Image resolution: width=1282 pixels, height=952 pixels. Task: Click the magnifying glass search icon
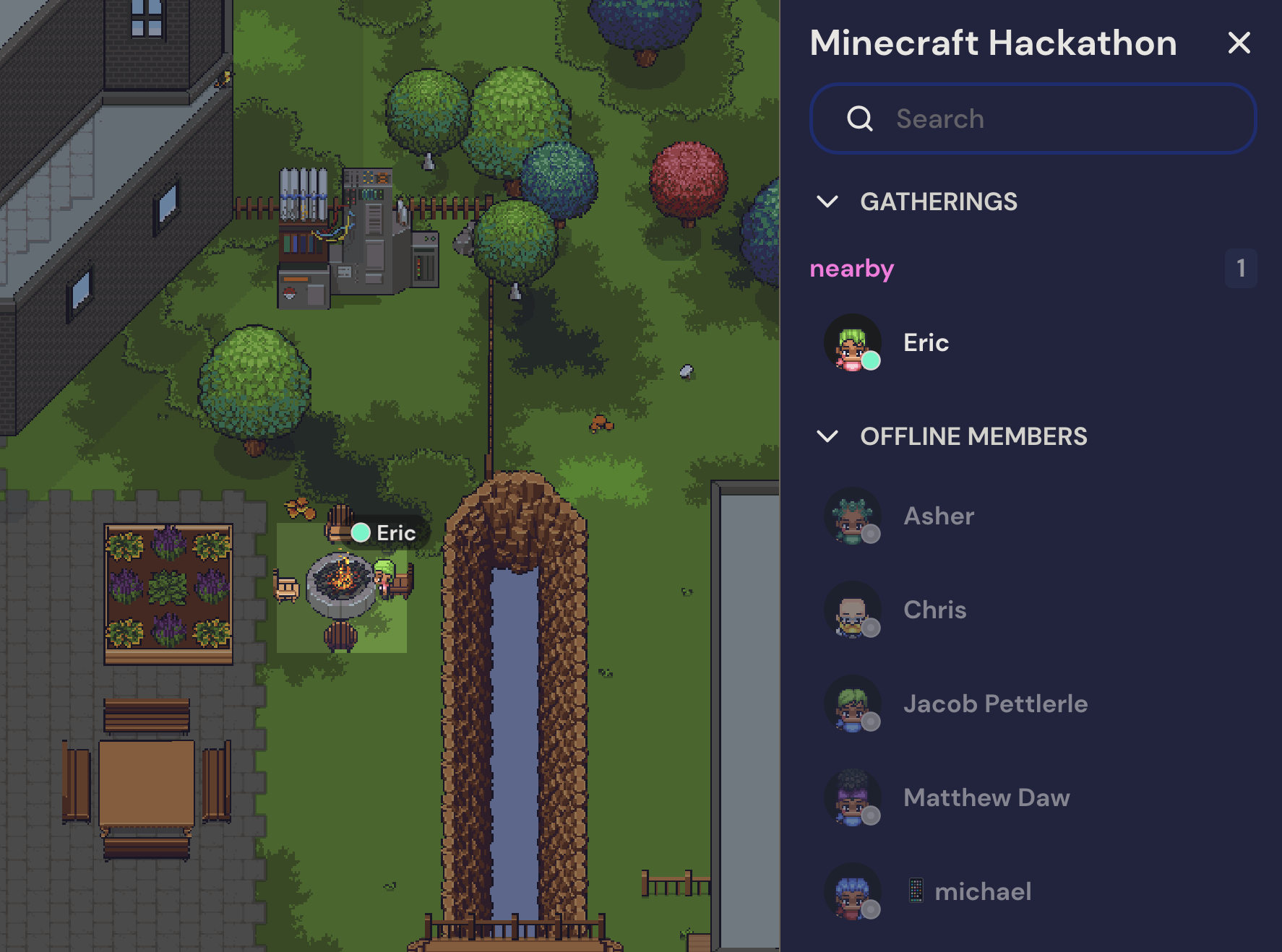pyautogui.click(x=859, y=118)
